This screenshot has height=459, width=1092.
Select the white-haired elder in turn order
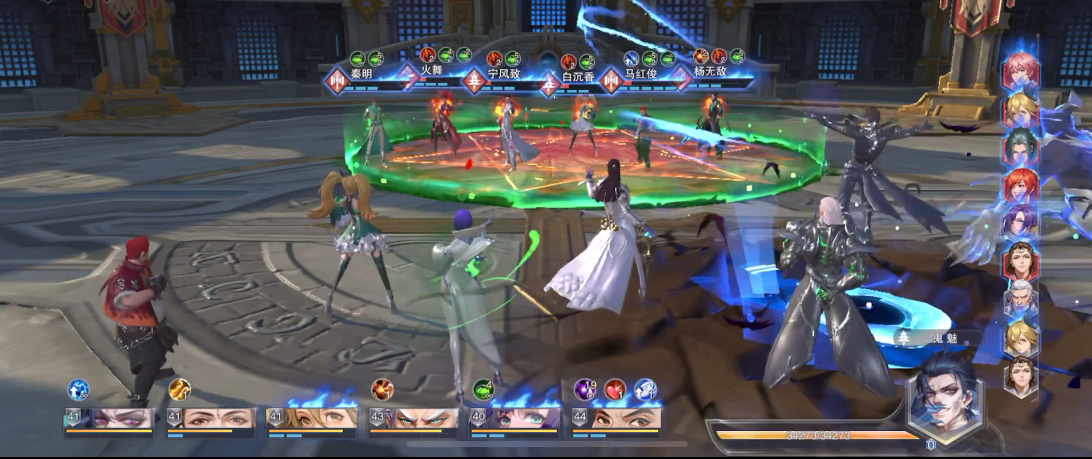tap(1021, 299)
